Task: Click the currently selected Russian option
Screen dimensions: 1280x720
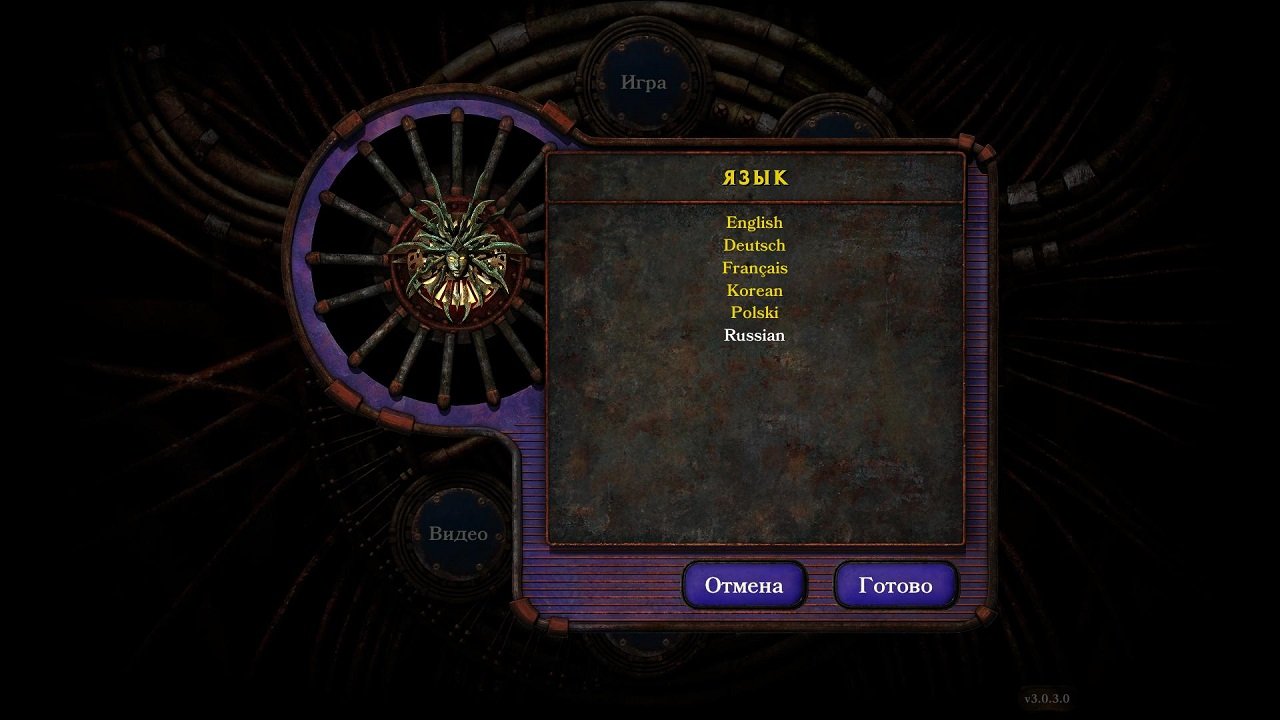Action: 754,336
